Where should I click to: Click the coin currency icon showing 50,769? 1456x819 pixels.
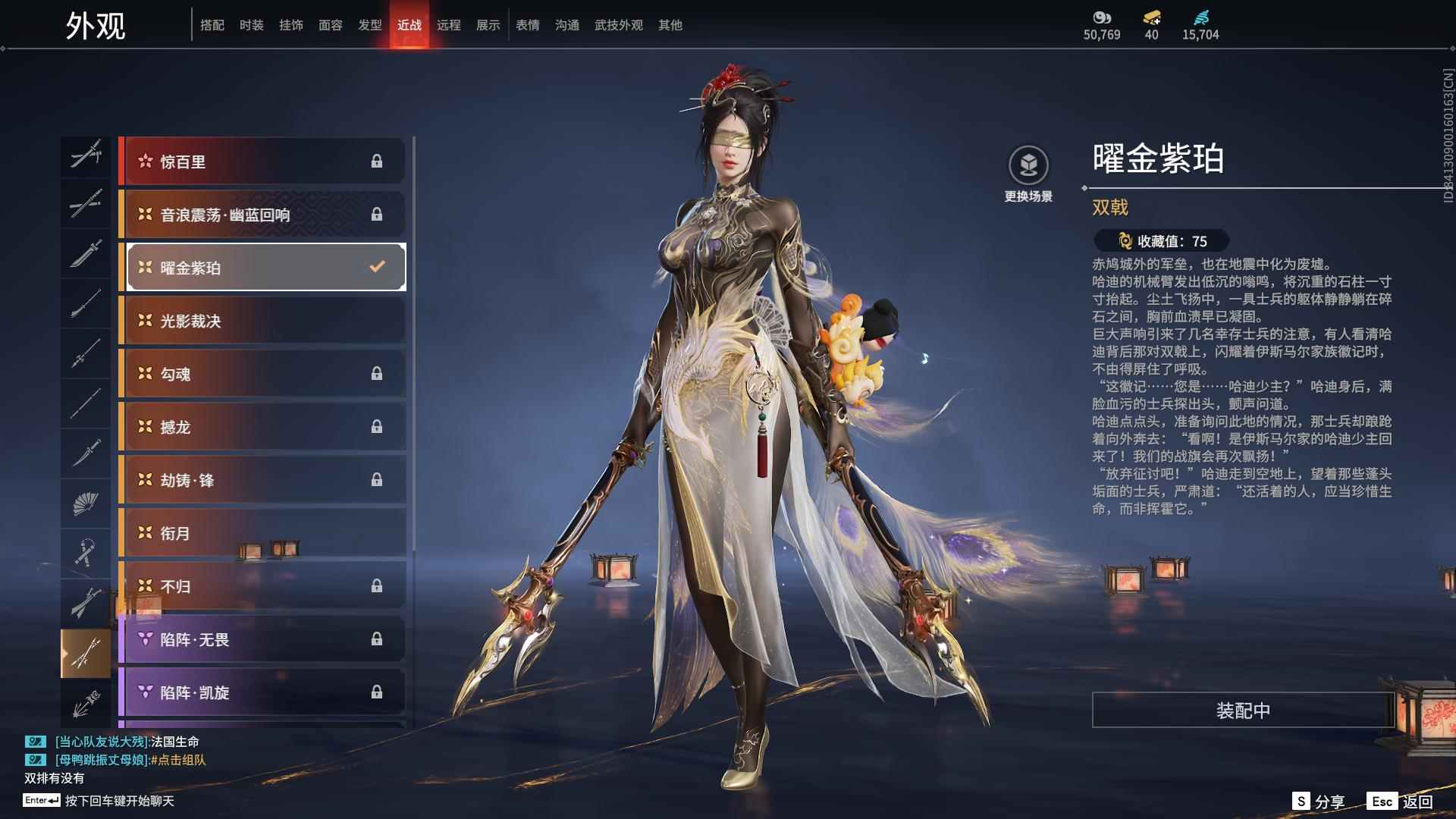(1101, 17)
